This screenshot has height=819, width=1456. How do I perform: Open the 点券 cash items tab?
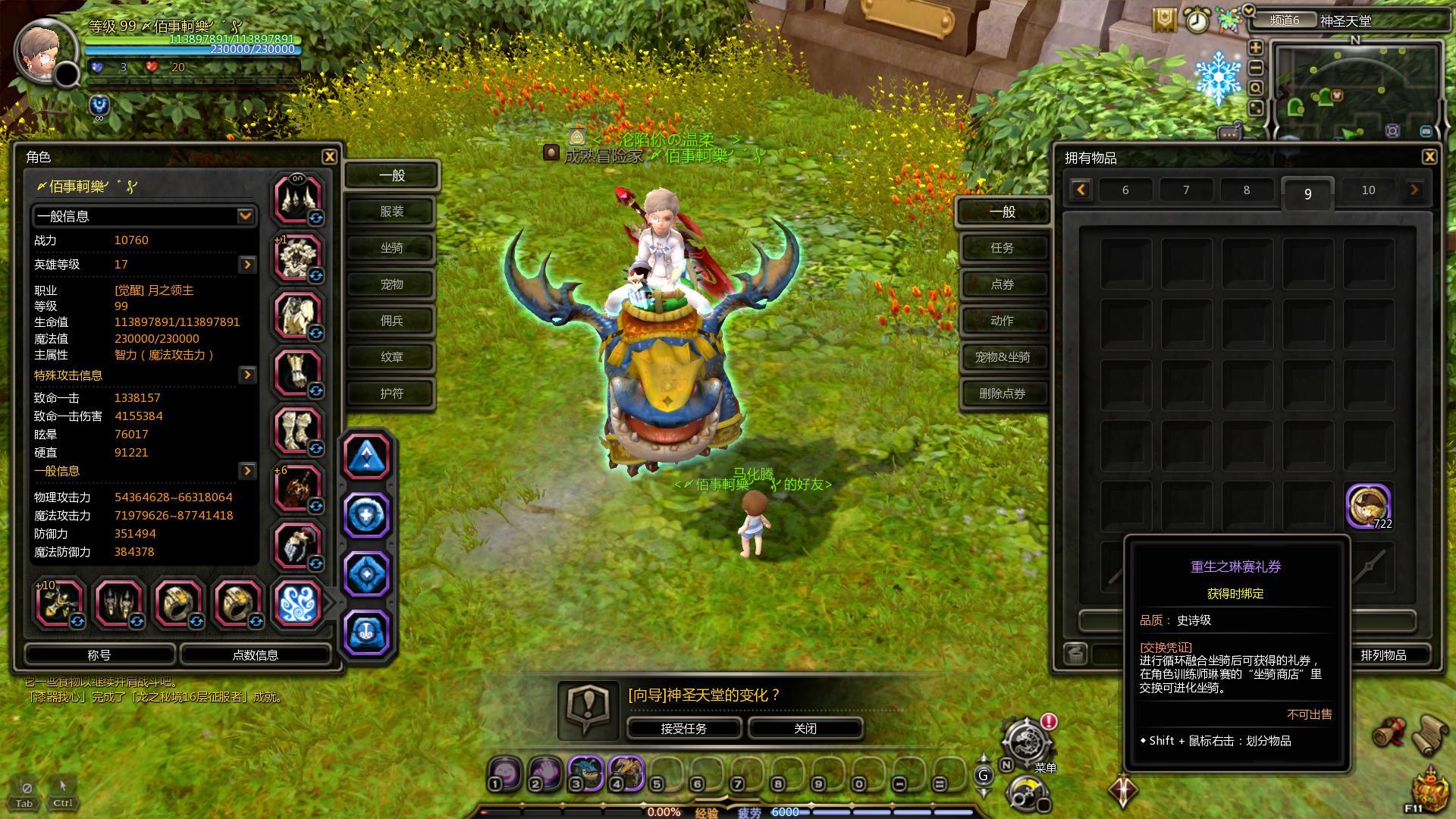tap(1002, 284)
